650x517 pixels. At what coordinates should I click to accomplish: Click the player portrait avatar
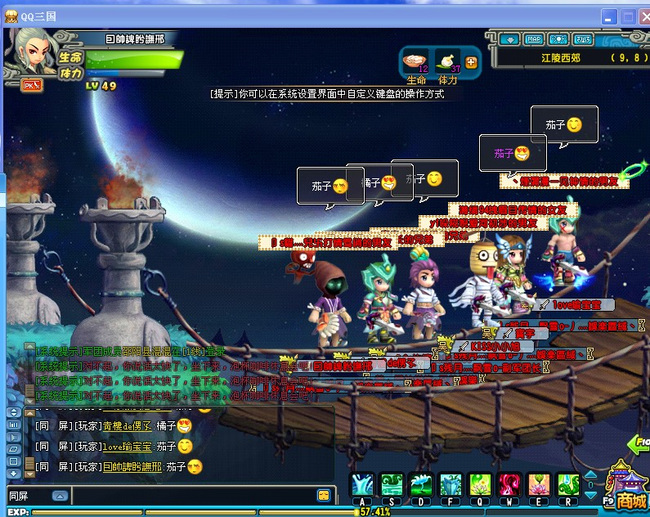click(32, 50)
